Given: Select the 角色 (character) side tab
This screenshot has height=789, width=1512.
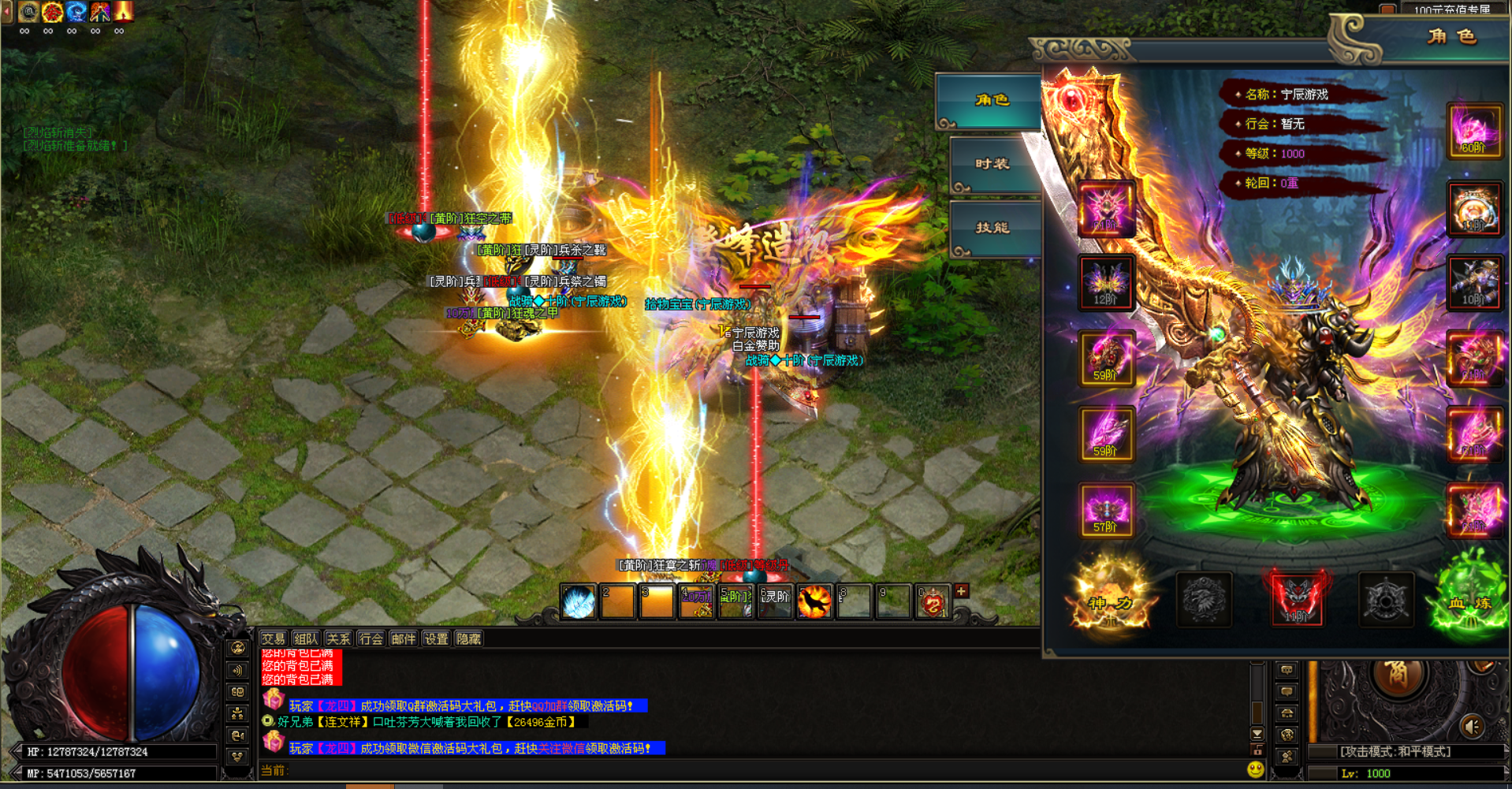Looking at the screenshot, I should coord(991,100).
